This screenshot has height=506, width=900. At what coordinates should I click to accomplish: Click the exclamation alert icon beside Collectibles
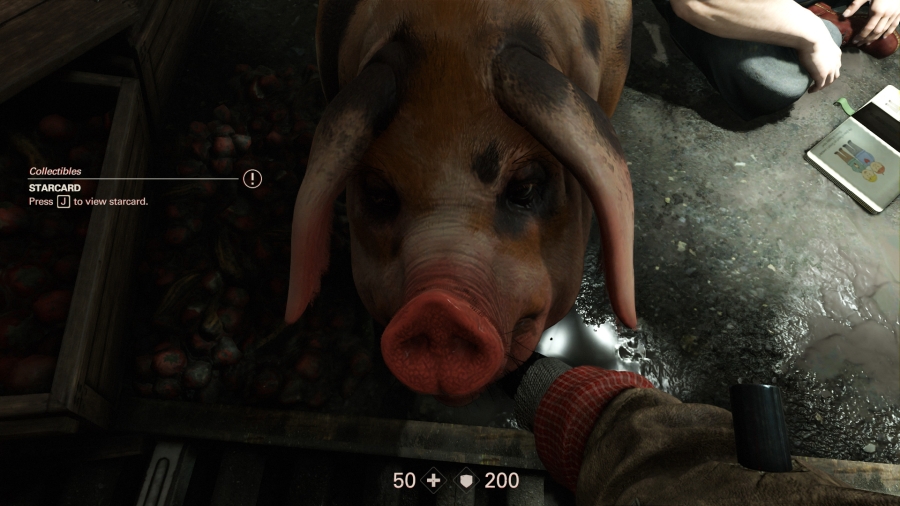point(252,179)
